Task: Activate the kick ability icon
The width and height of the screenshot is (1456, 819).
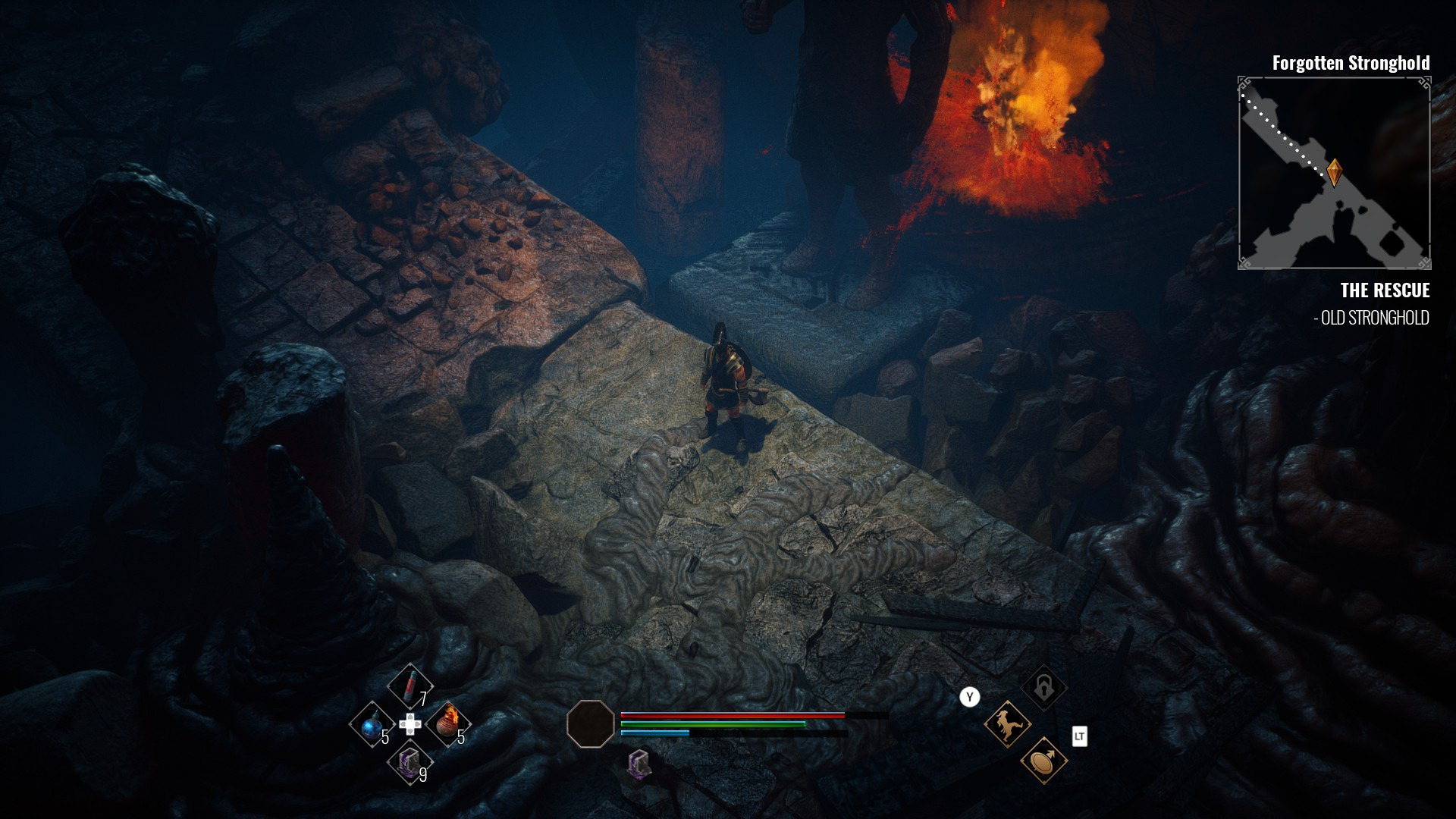Action: pos(1007,723)
